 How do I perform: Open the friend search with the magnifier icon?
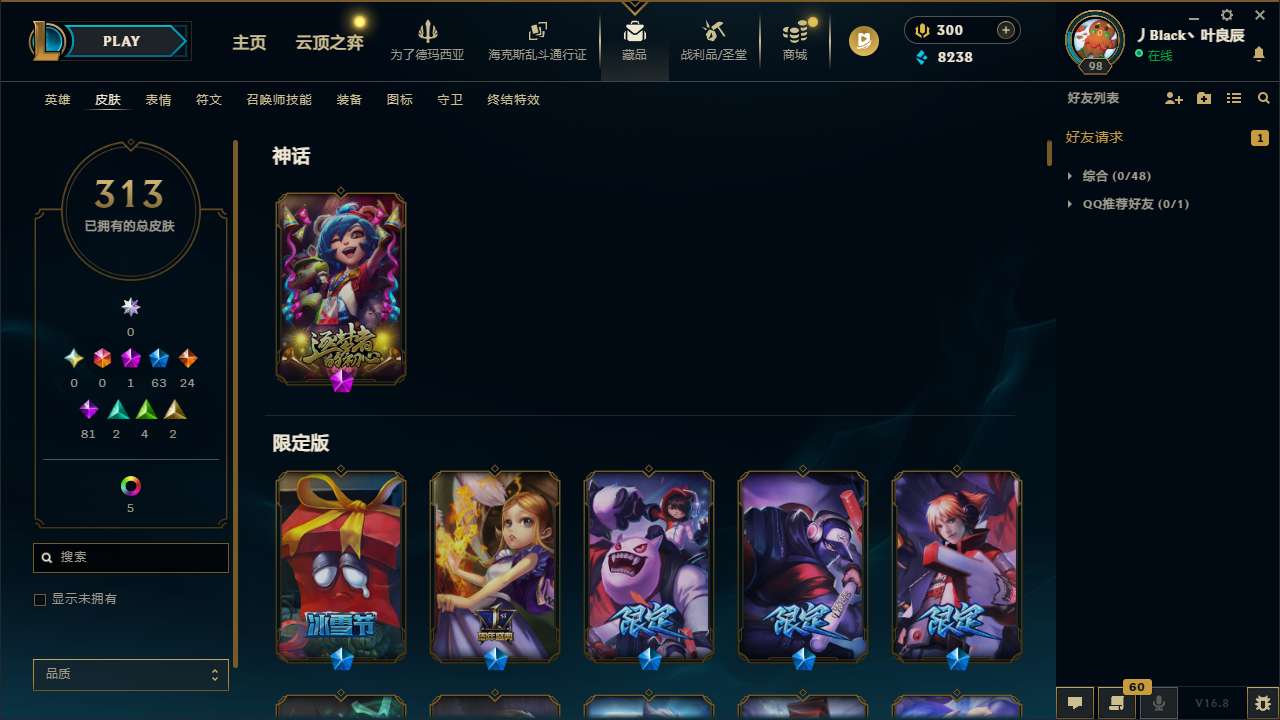[1263, 98]
